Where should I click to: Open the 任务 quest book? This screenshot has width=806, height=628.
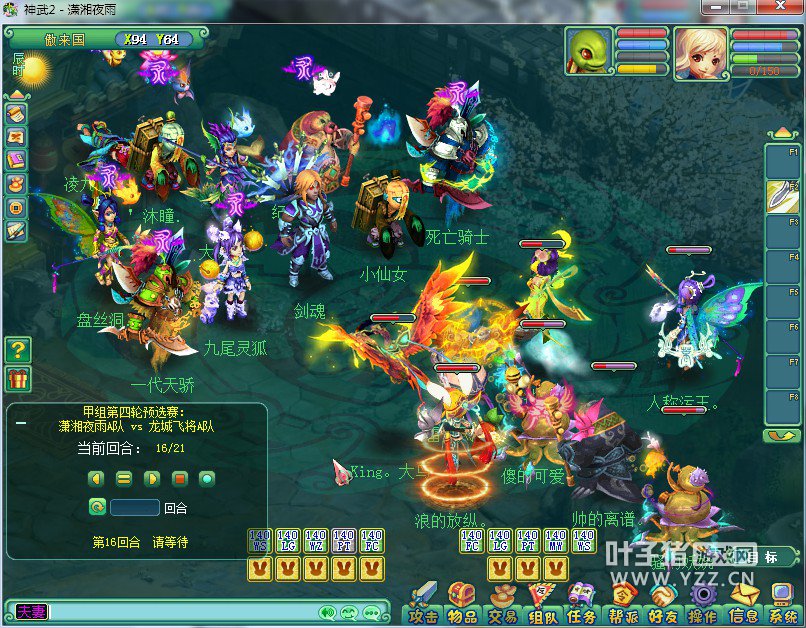(x=582, y=607)
